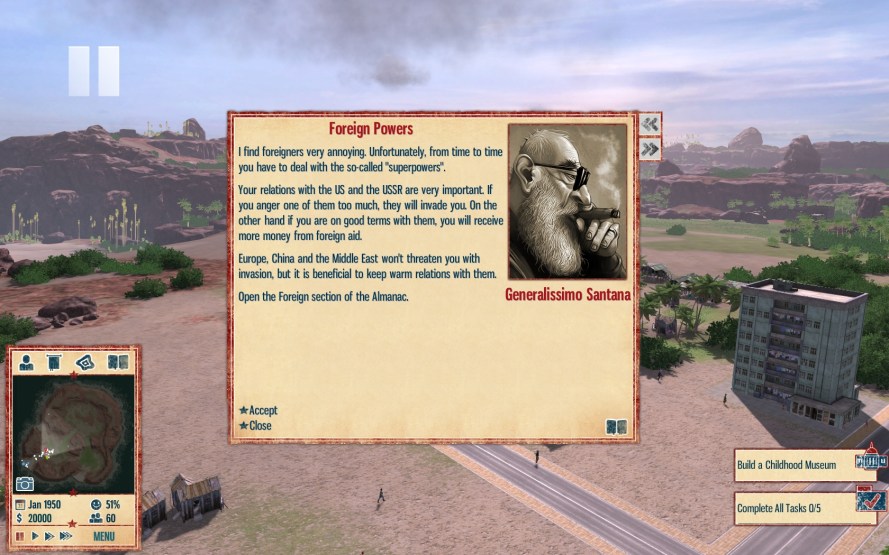
Task: Go to the previous tutorial message
Action: click(x=650, y=124)
